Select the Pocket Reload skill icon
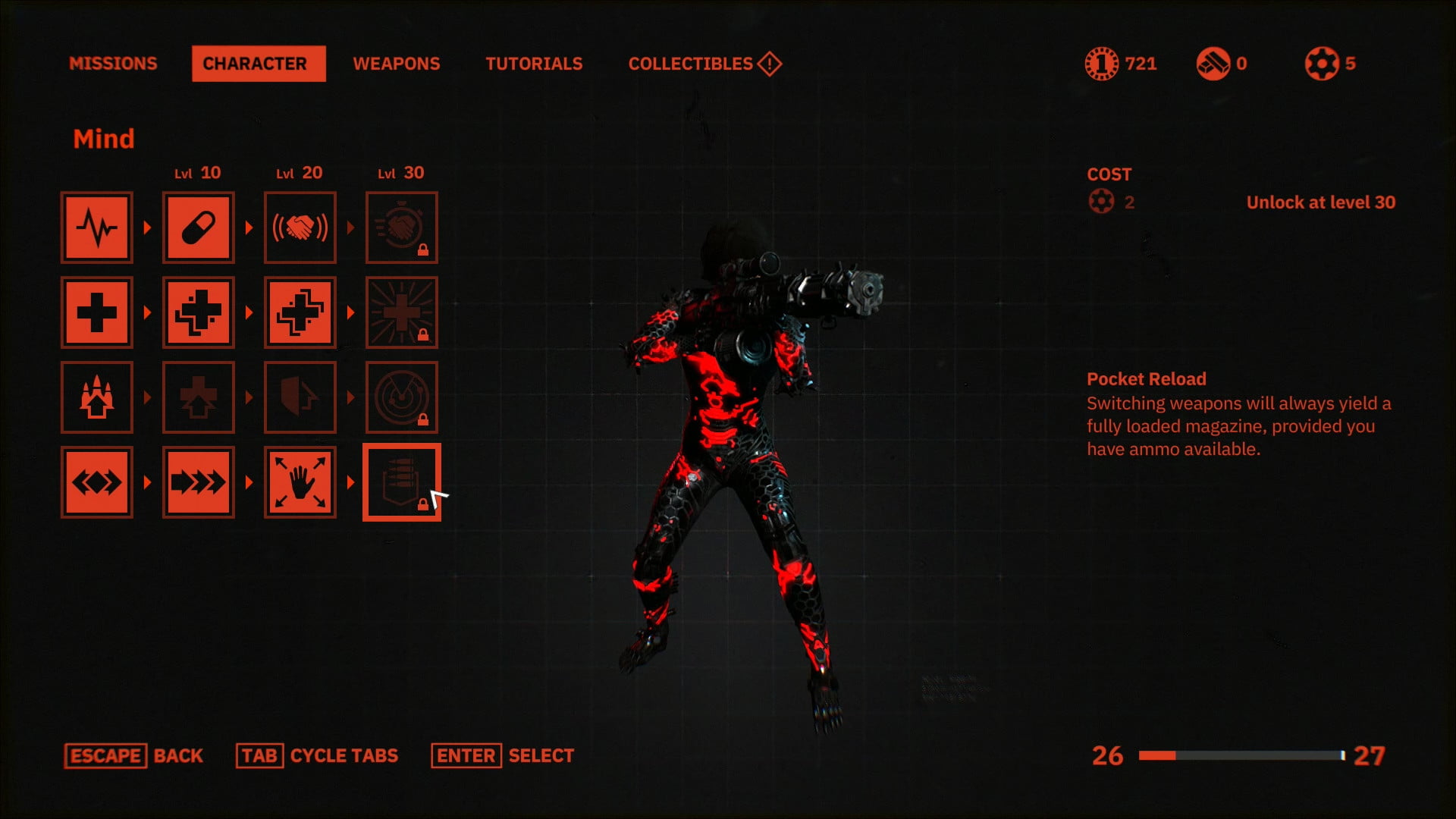The image size is (1456, 819). pyautogui.click(x=401, y=482)
